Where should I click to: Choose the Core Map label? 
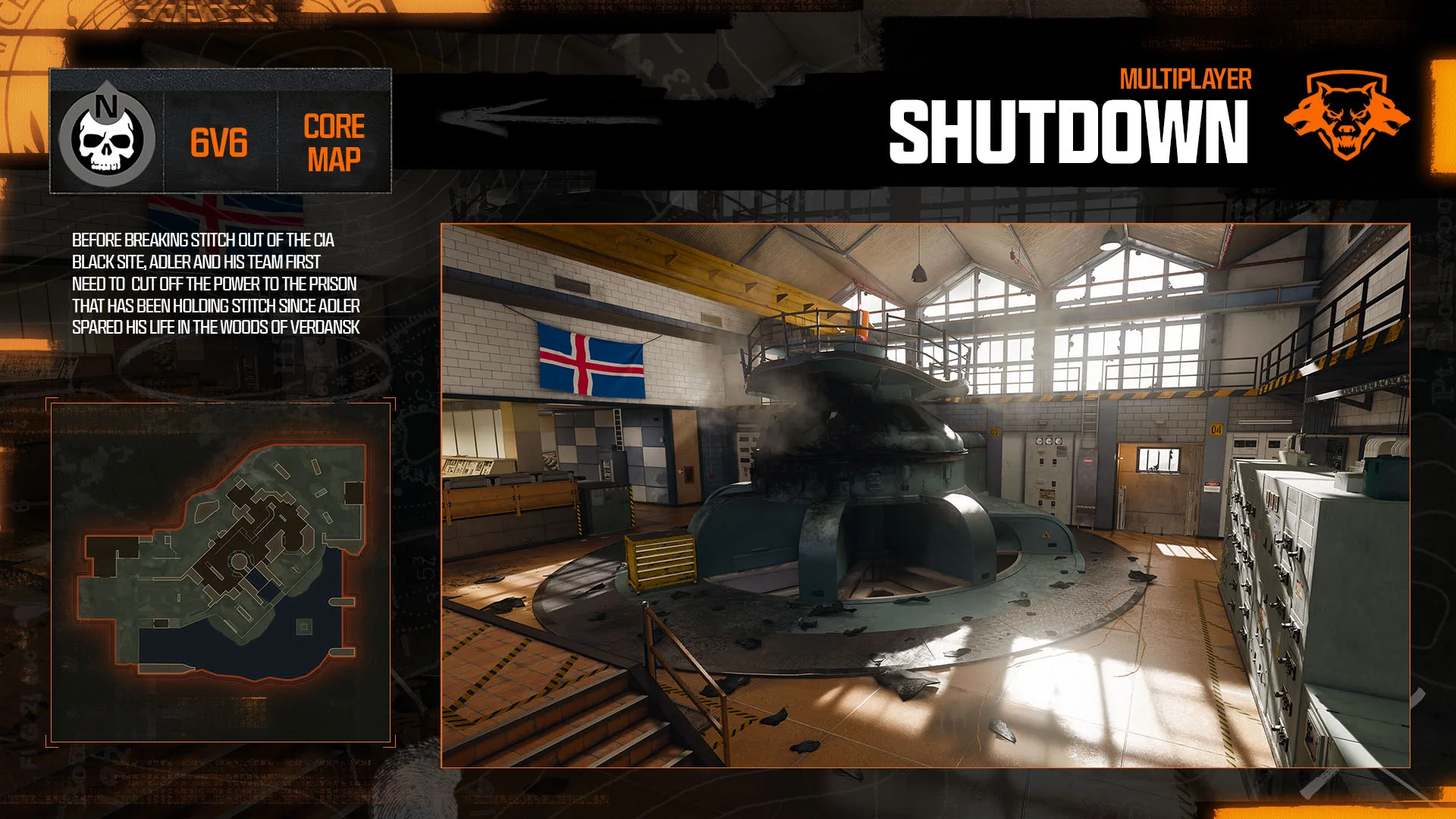pos(334,143)
